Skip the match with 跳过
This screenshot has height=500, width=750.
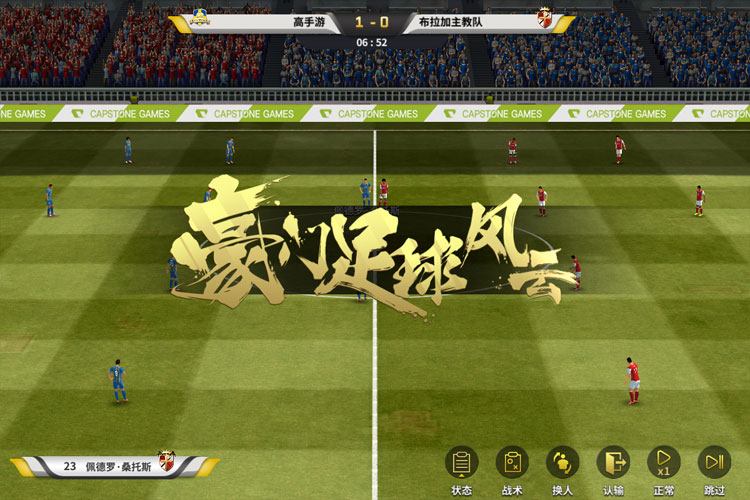click(x=714, y=463)
